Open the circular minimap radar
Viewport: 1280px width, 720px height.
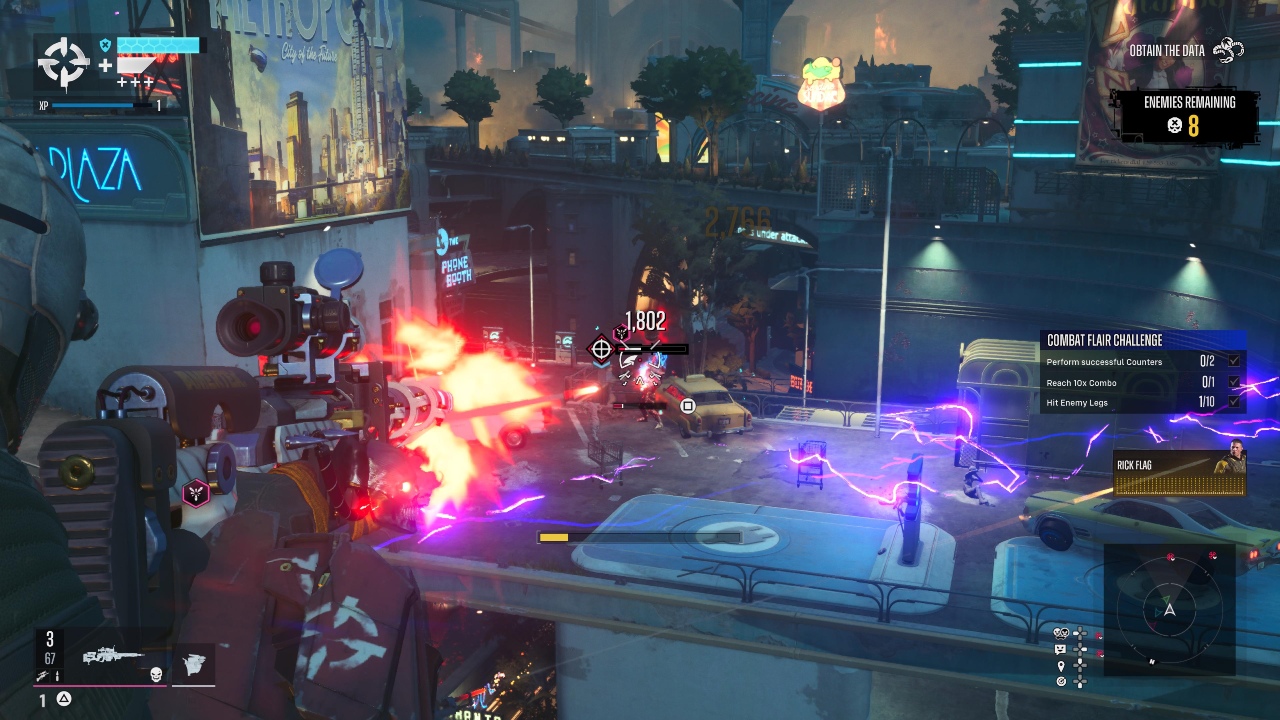click(x=1168, y=609)
